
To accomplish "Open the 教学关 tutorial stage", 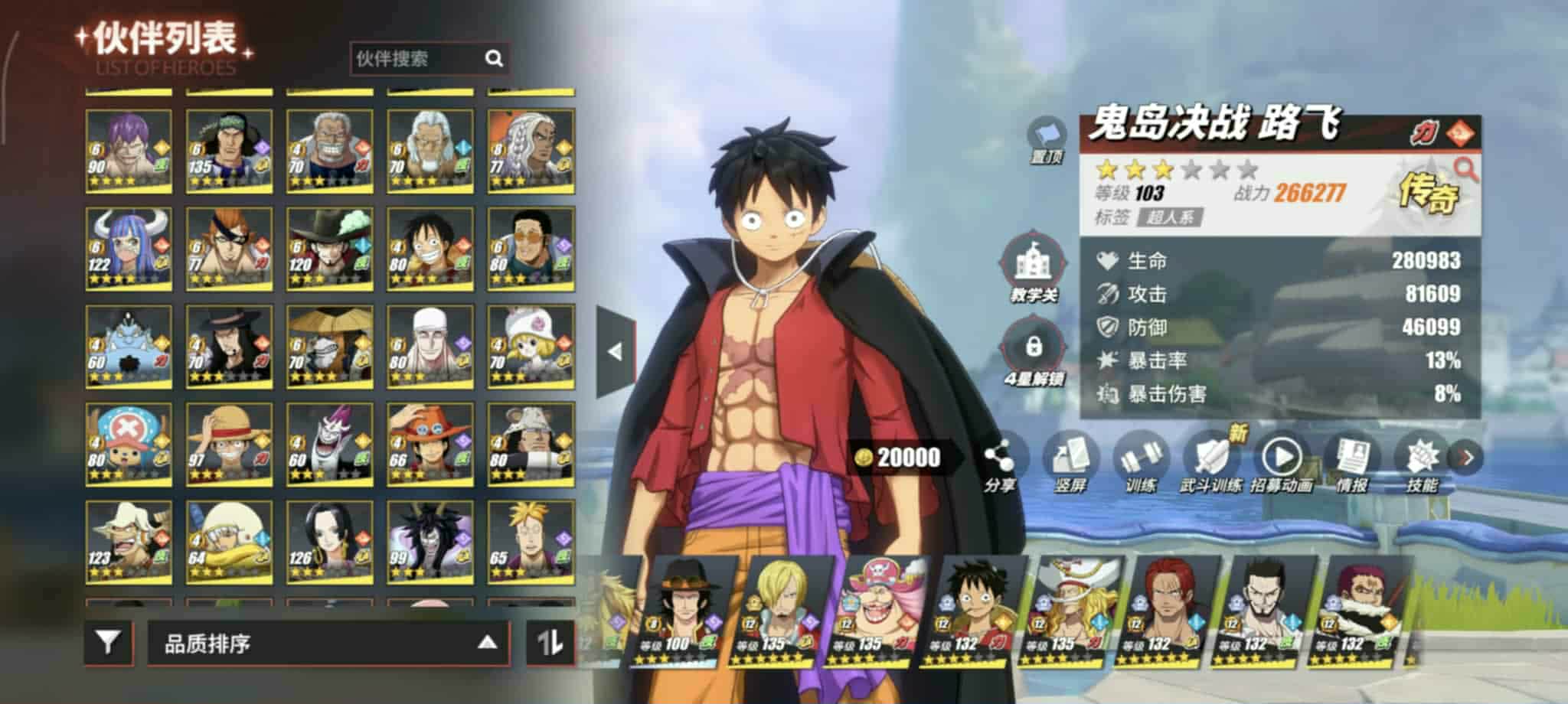I will 1033,268.
